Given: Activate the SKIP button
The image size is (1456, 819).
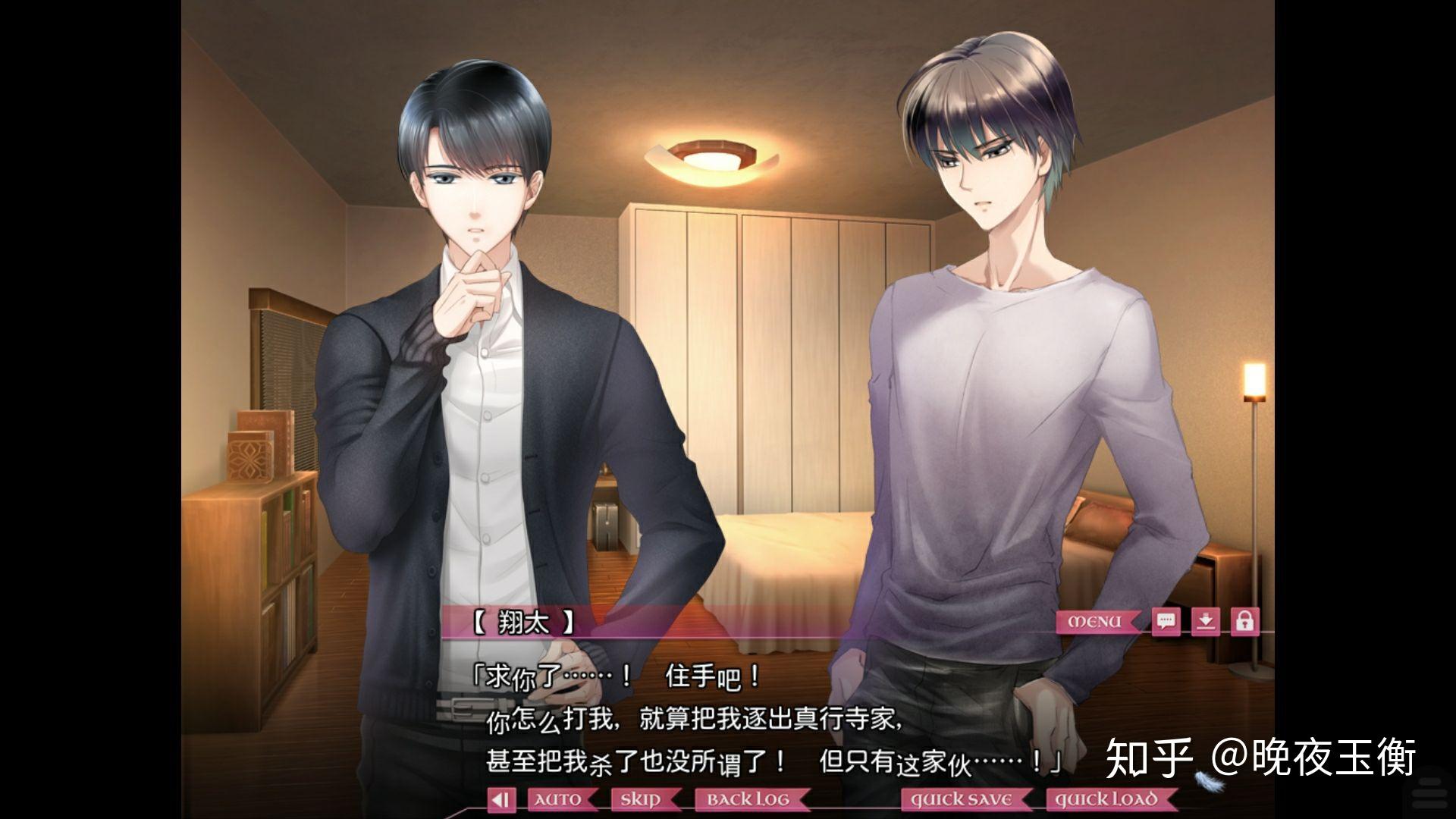Looking at the screenshot, I should tap(639, 799).
